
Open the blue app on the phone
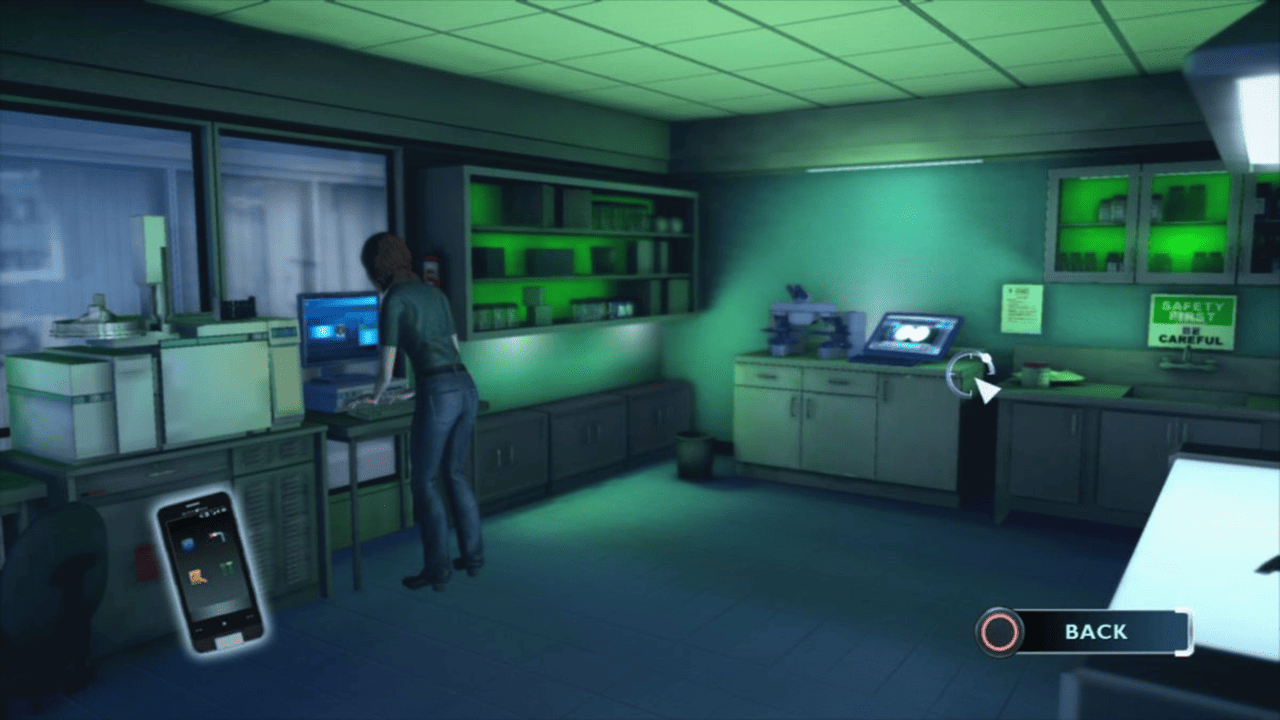tap(188, 544)
